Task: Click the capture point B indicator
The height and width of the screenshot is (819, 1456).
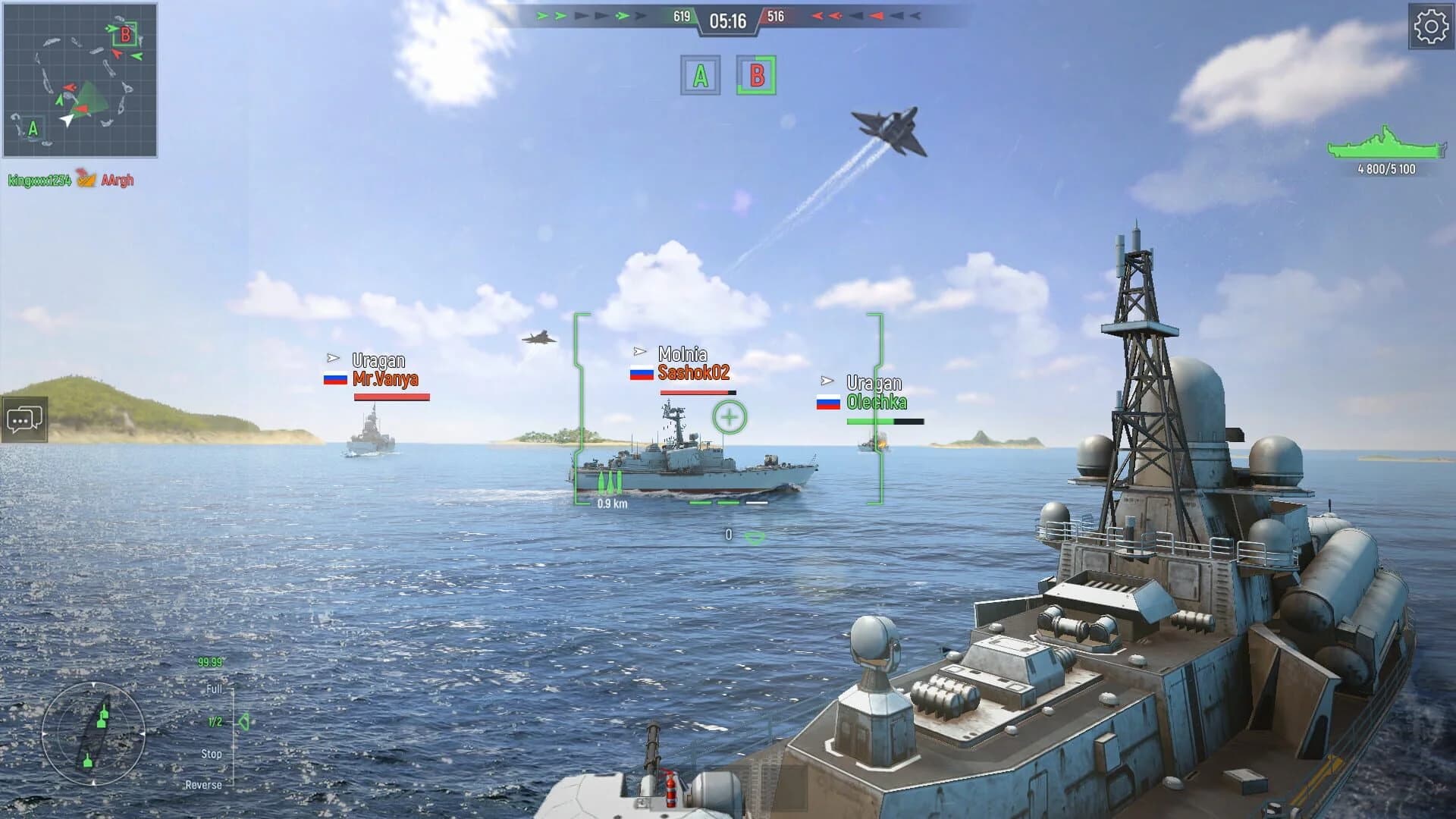Action: tap(755, 75)
